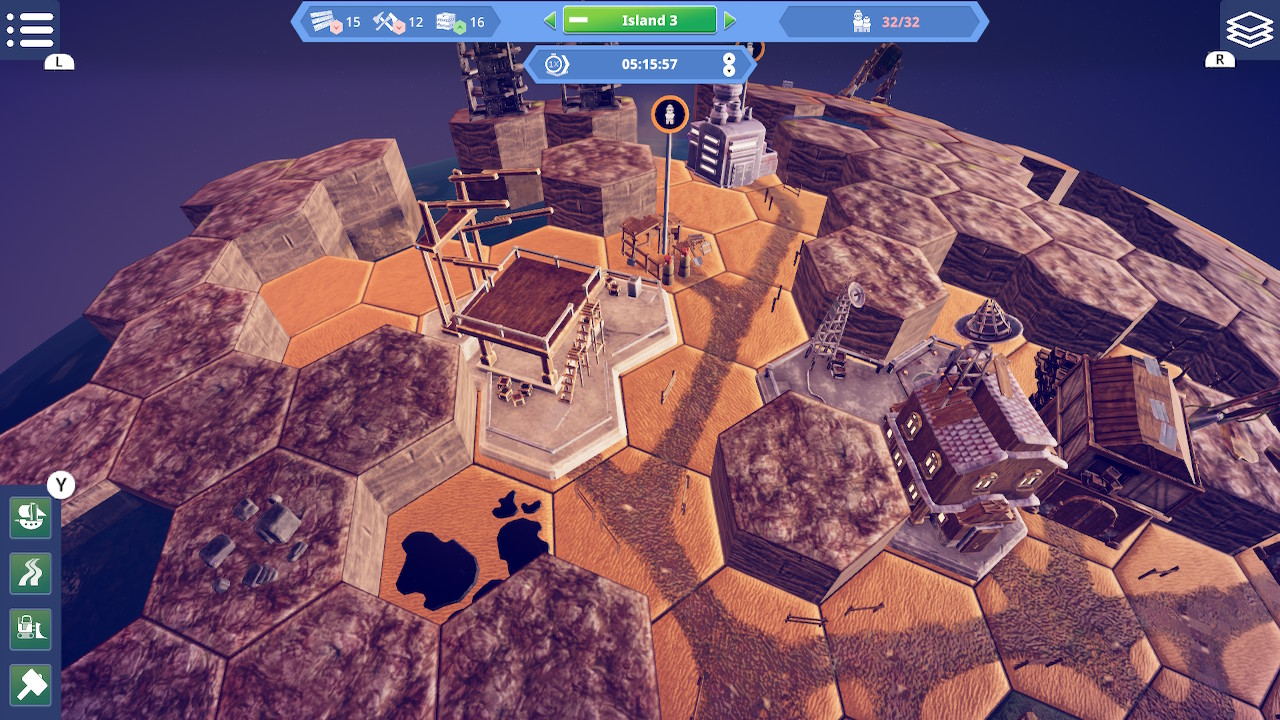This screenshot has height=720, width=1280.
Task: Choose the bulldozer demolish tool
Action: point(31,629)
